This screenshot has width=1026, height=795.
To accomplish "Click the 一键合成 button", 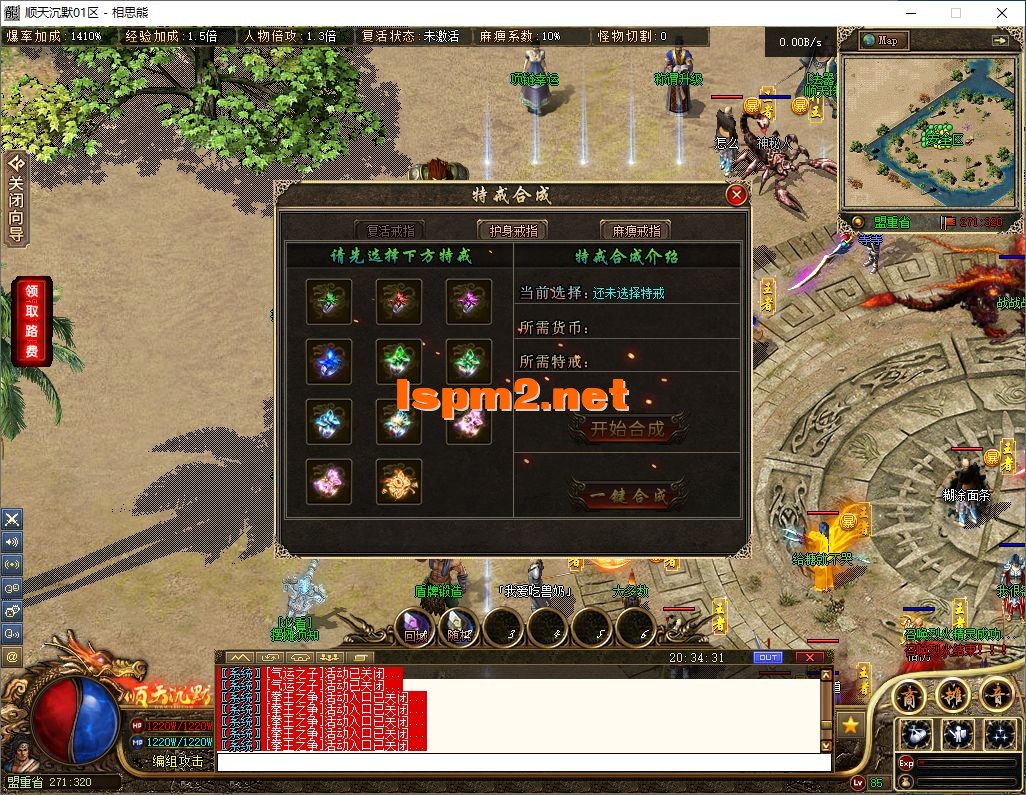I will pyautogui.click(x=628, y=496).
